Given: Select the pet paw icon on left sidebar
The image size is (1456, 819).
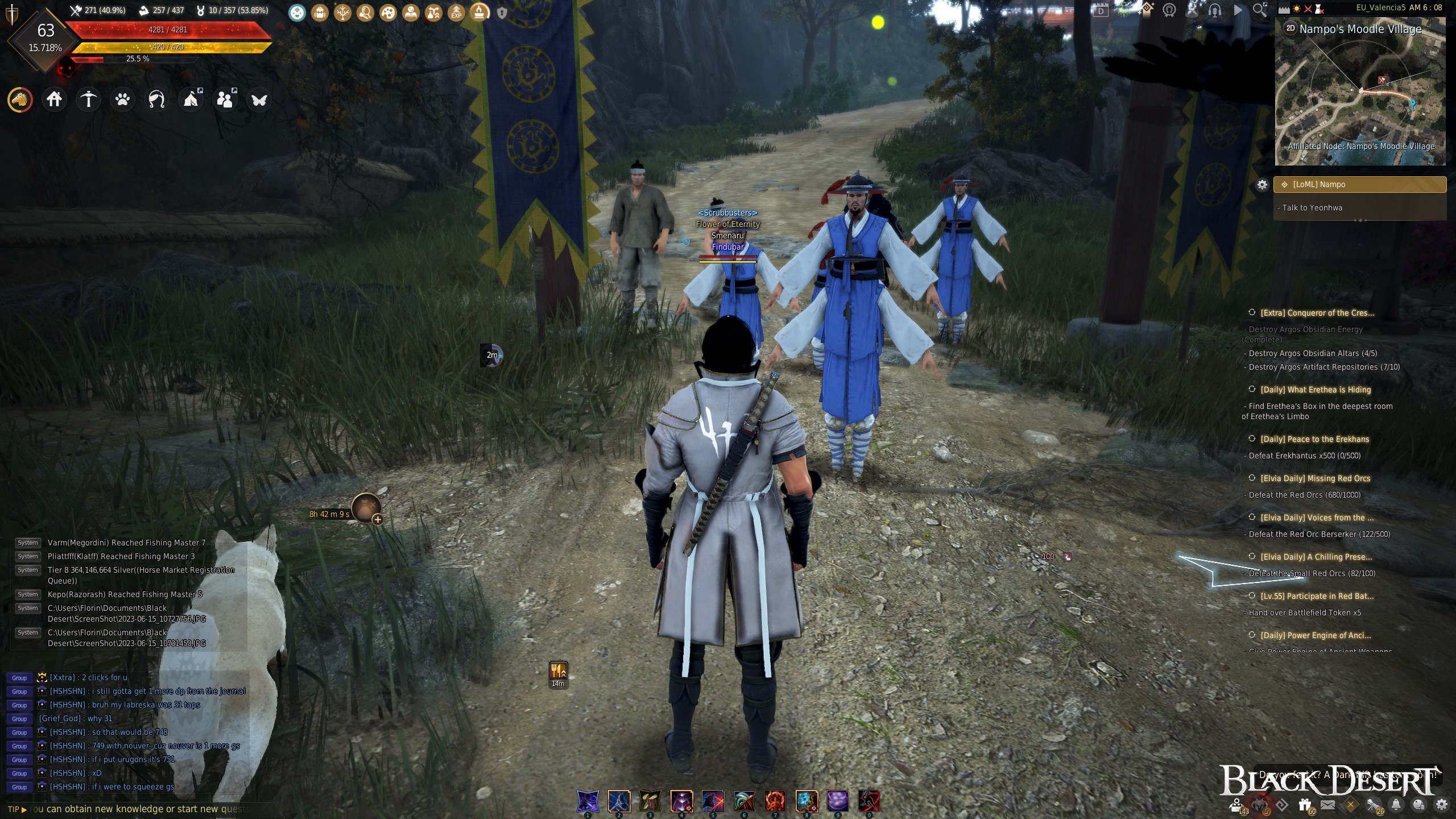Looking at the screenshot, I should (122, 99).
